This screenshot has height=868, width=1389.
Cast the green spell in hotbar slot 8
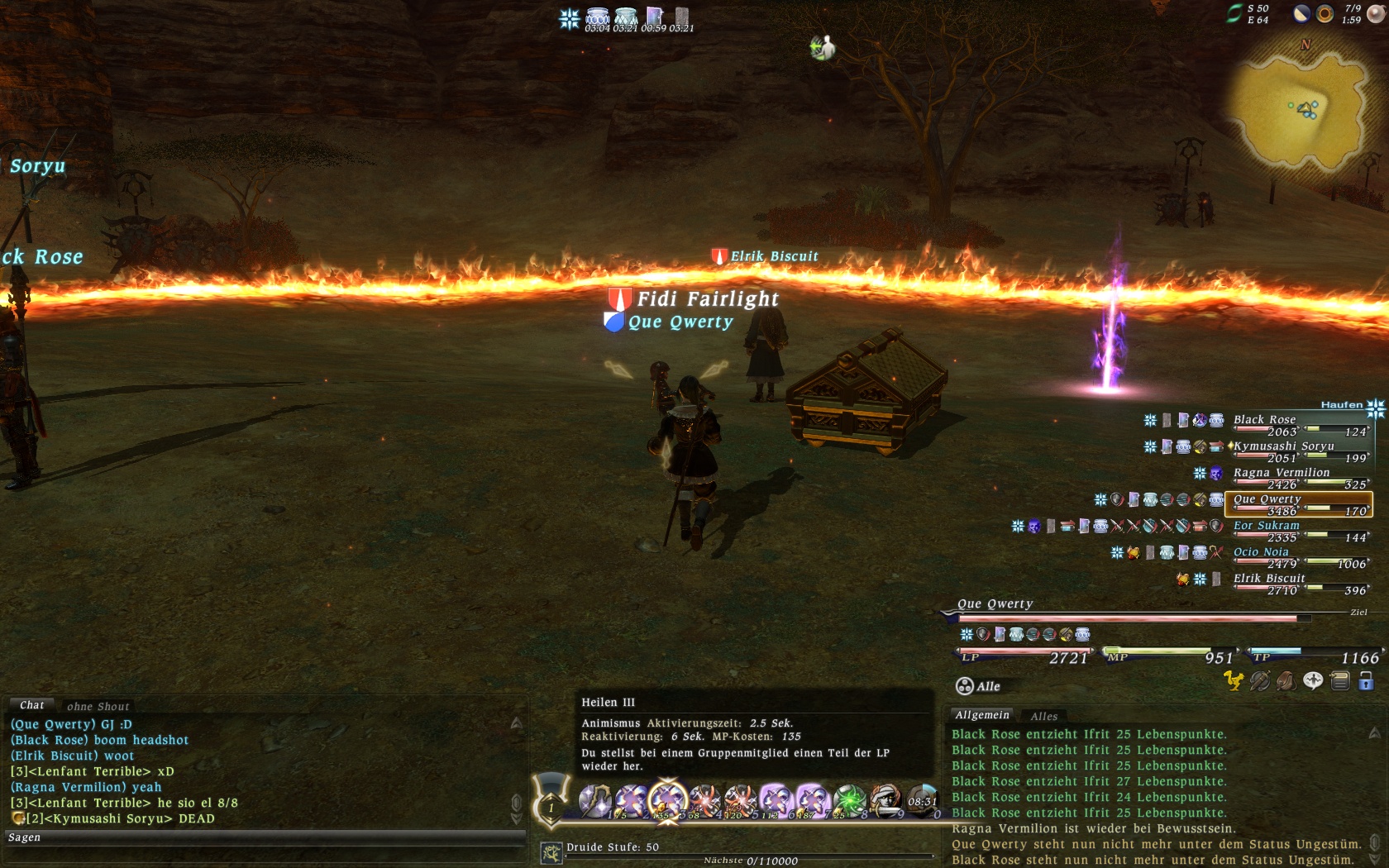849,800
